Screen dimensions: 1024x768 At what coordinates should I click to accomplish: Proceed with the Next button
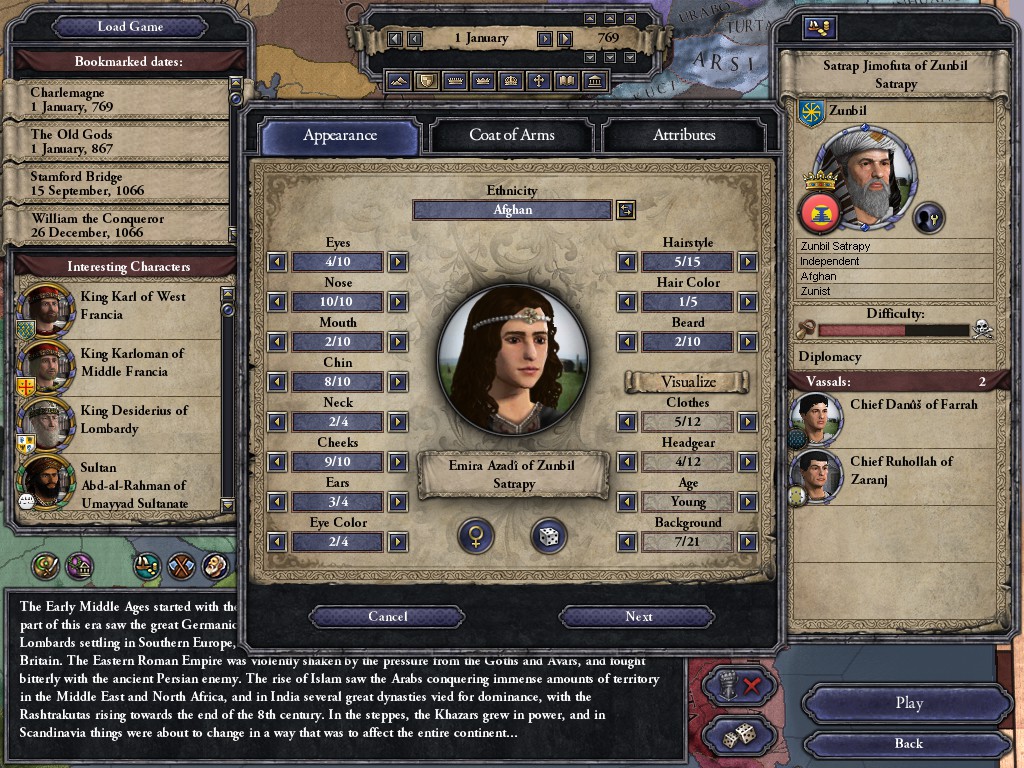pyautogui.click(x=638, y=617)
